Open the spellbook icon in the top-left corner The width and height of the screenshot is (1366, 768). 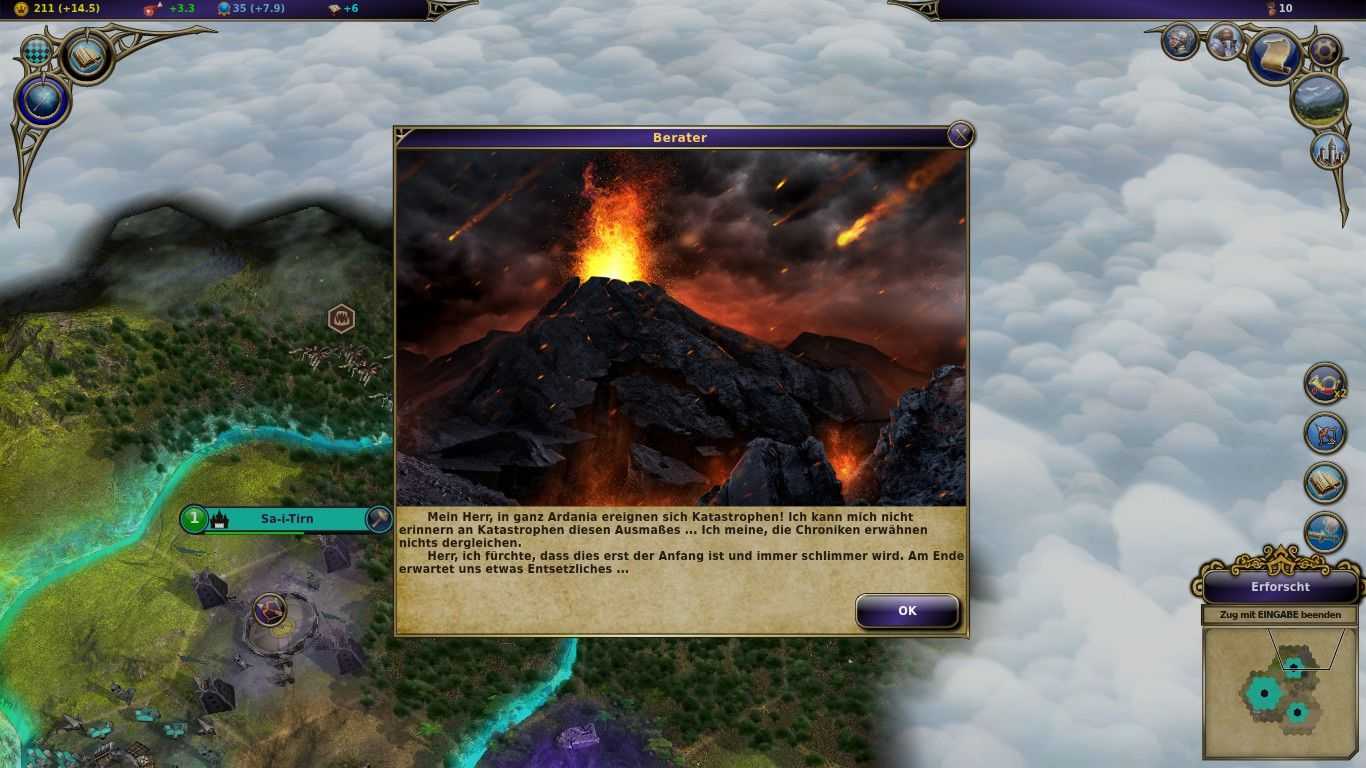pos(86,57)
